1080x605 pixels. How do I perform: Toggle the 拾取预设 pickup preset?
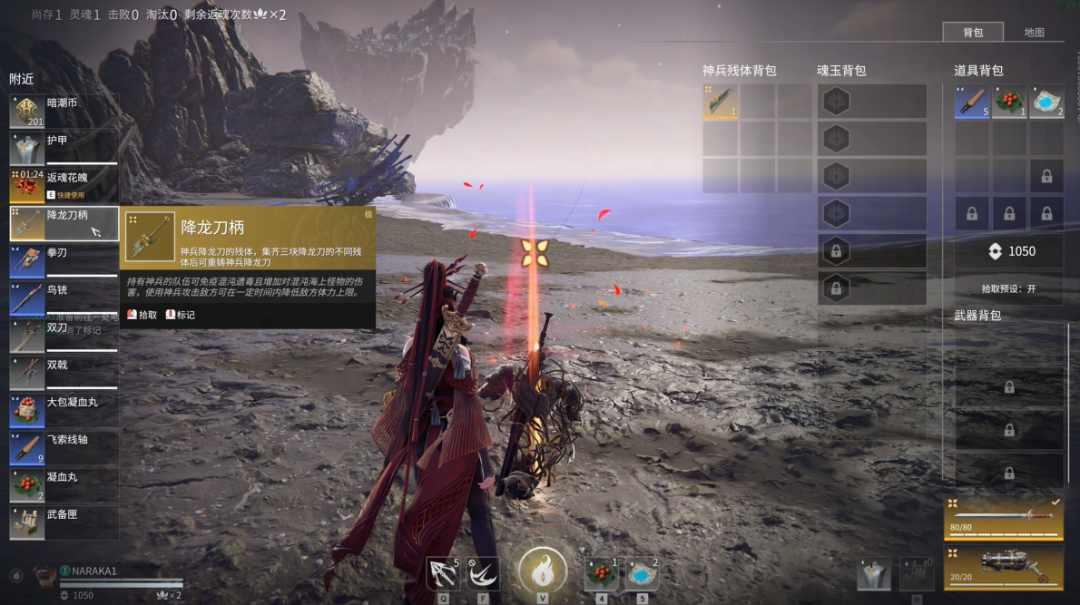point(1008,288)
